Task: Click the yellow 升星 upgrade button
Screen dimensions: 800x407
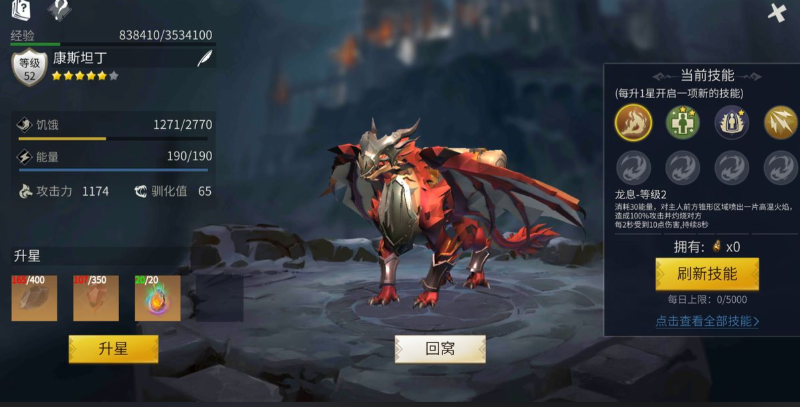Action: (x=113, y=348)
